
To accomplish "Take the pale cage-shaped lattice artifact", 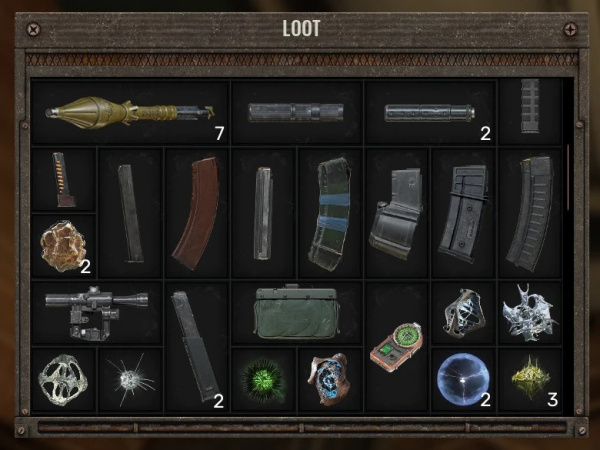I will (63, 379).
